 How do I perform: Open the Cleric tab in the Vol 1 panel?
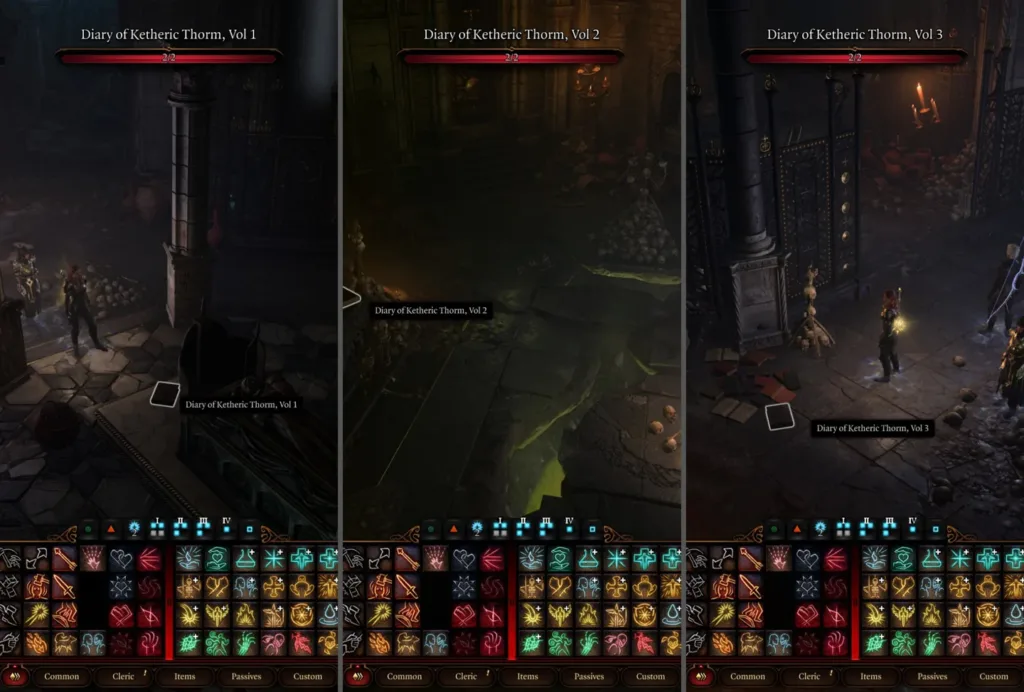123,677
